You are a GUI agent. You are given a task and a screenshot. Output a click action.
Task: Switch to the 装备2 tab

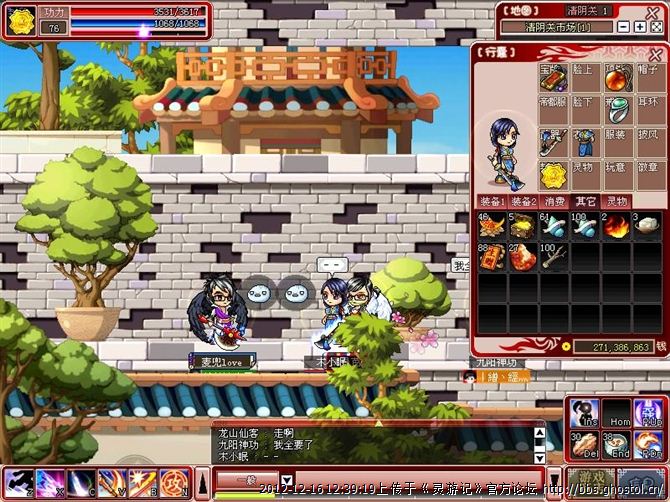point(522,201)
